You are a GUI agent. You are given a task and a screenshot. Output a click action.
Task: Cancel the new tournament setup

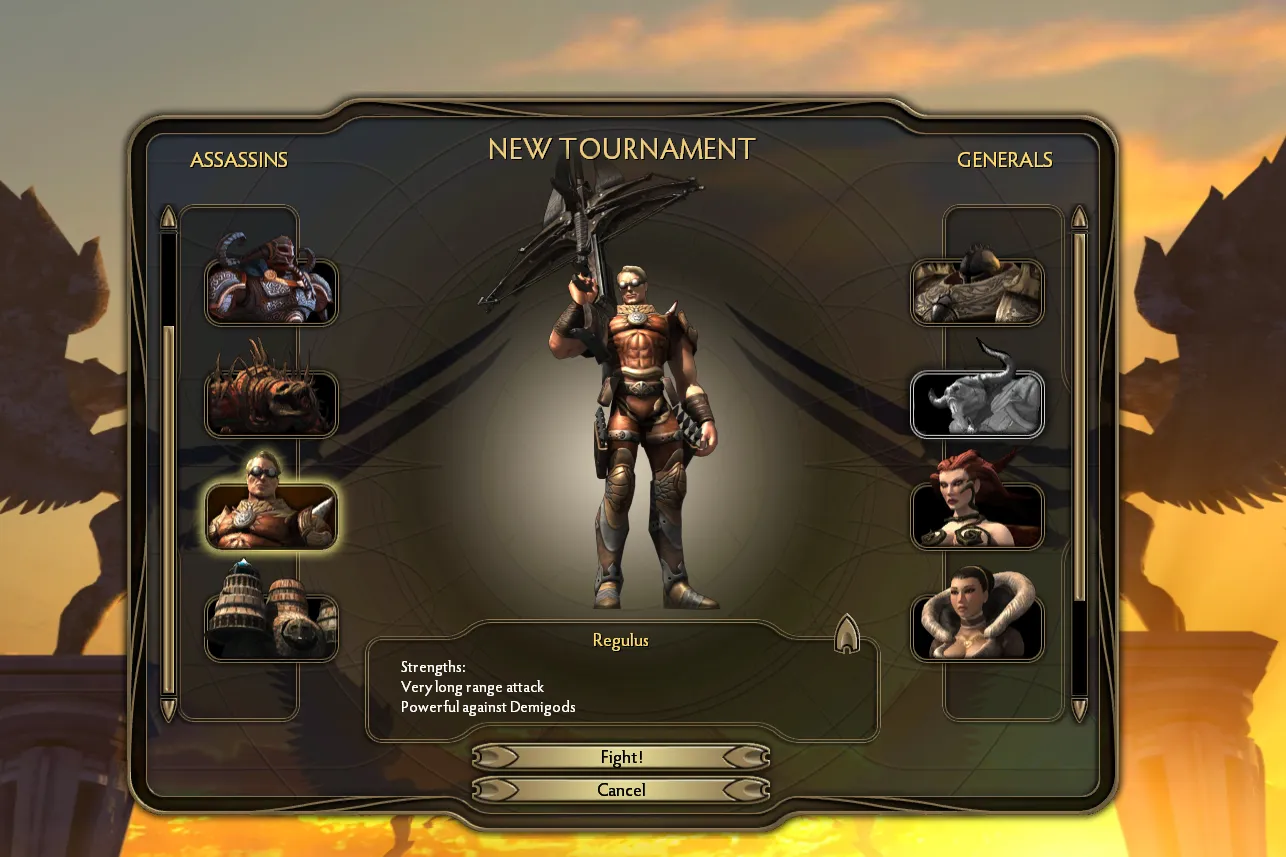coord(621,790)
